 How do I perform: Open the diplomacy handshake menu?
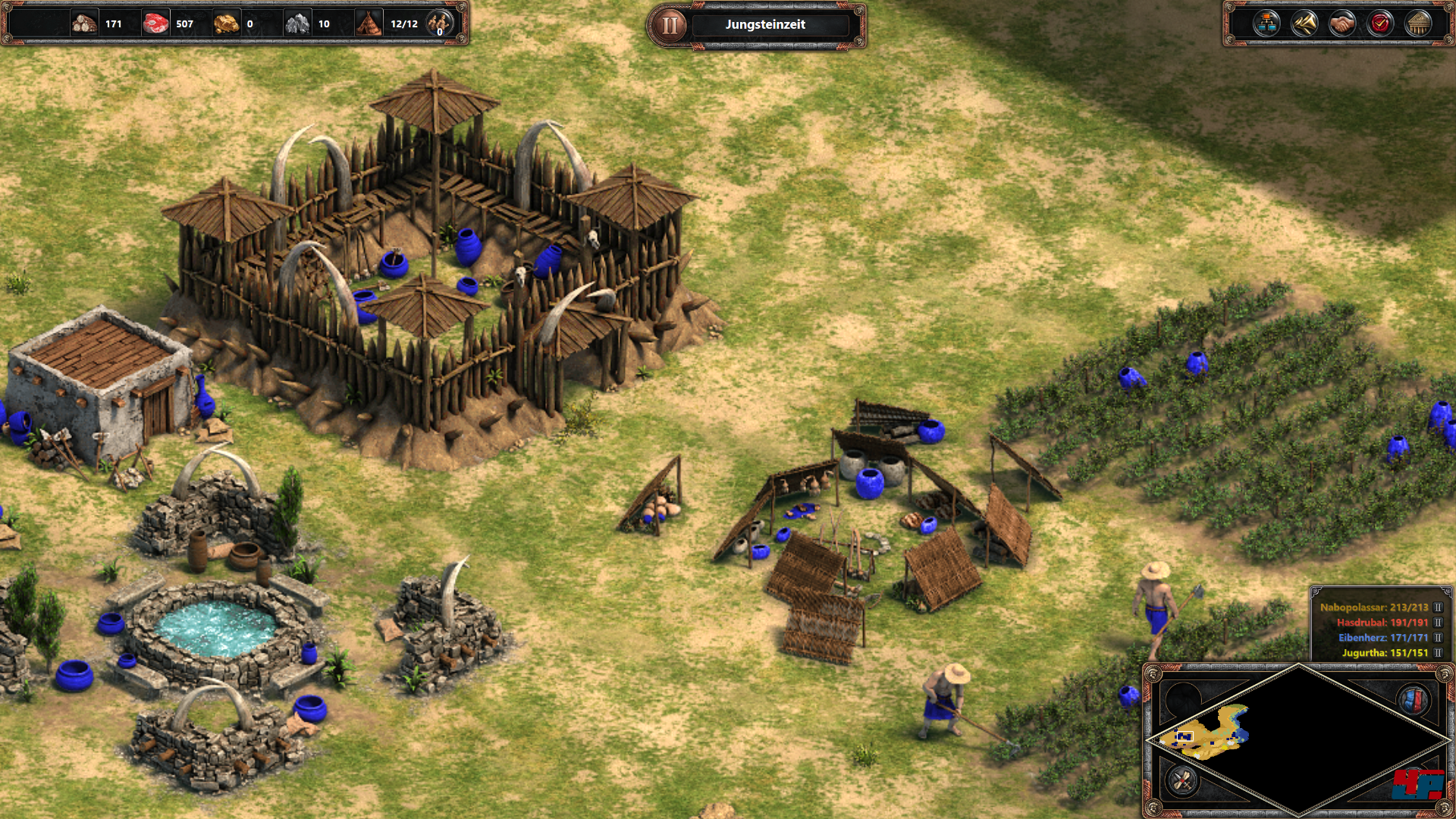click(1342, 24)
